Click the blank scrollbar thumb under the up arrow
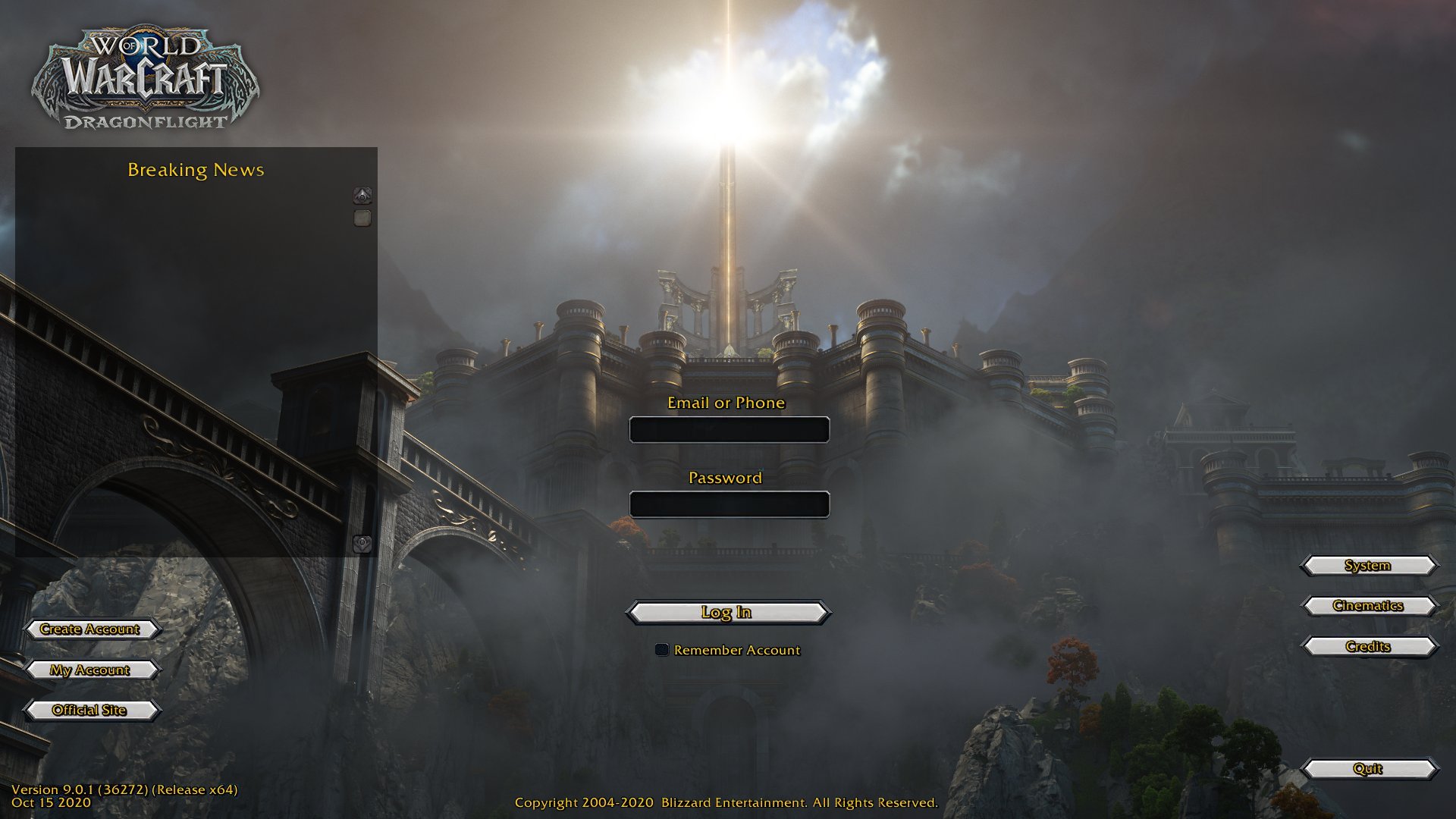 (x=362, y=218)
